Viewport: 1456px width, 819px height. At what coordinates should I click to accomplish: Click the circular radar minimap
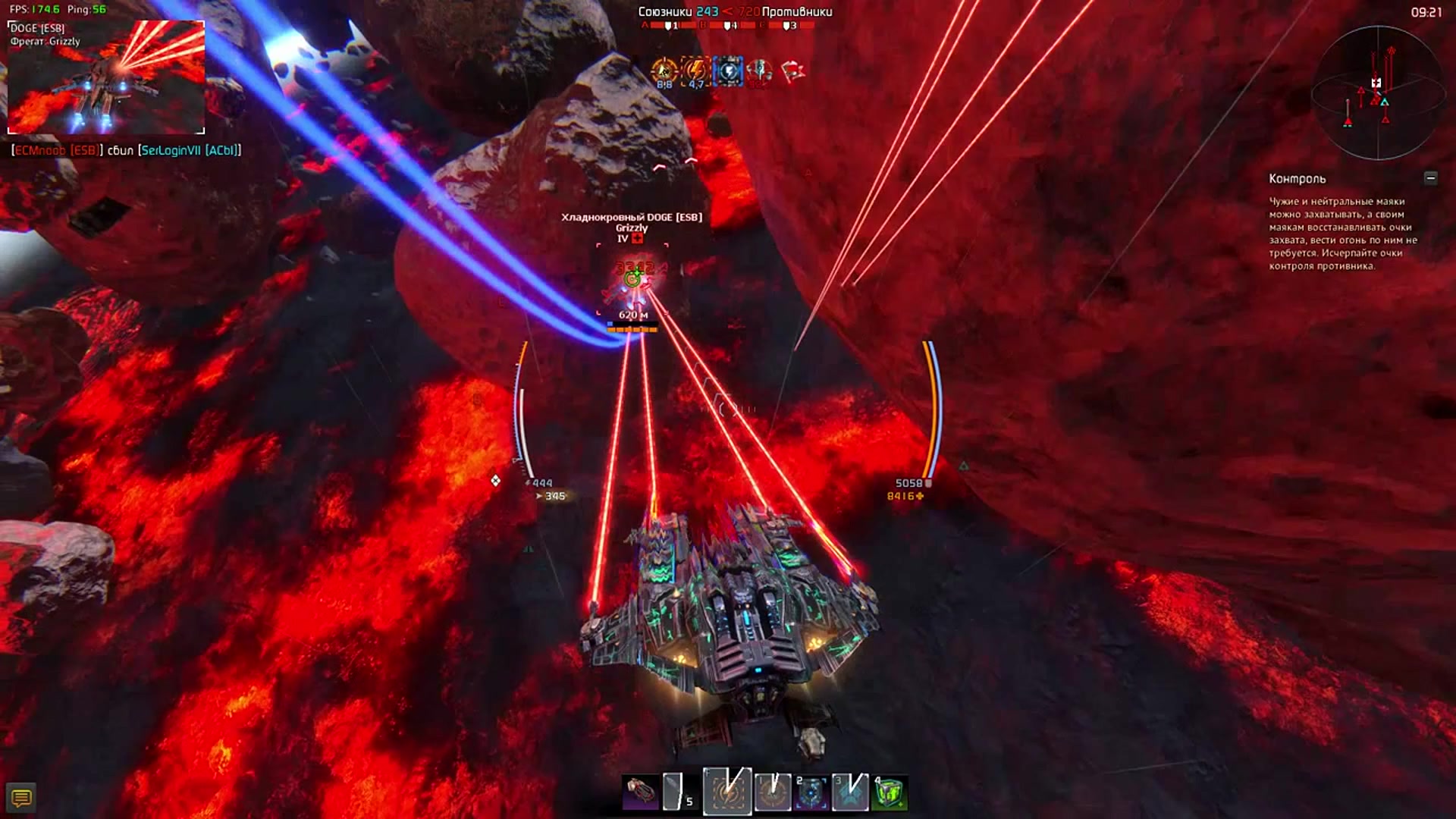coord(1378,93)
